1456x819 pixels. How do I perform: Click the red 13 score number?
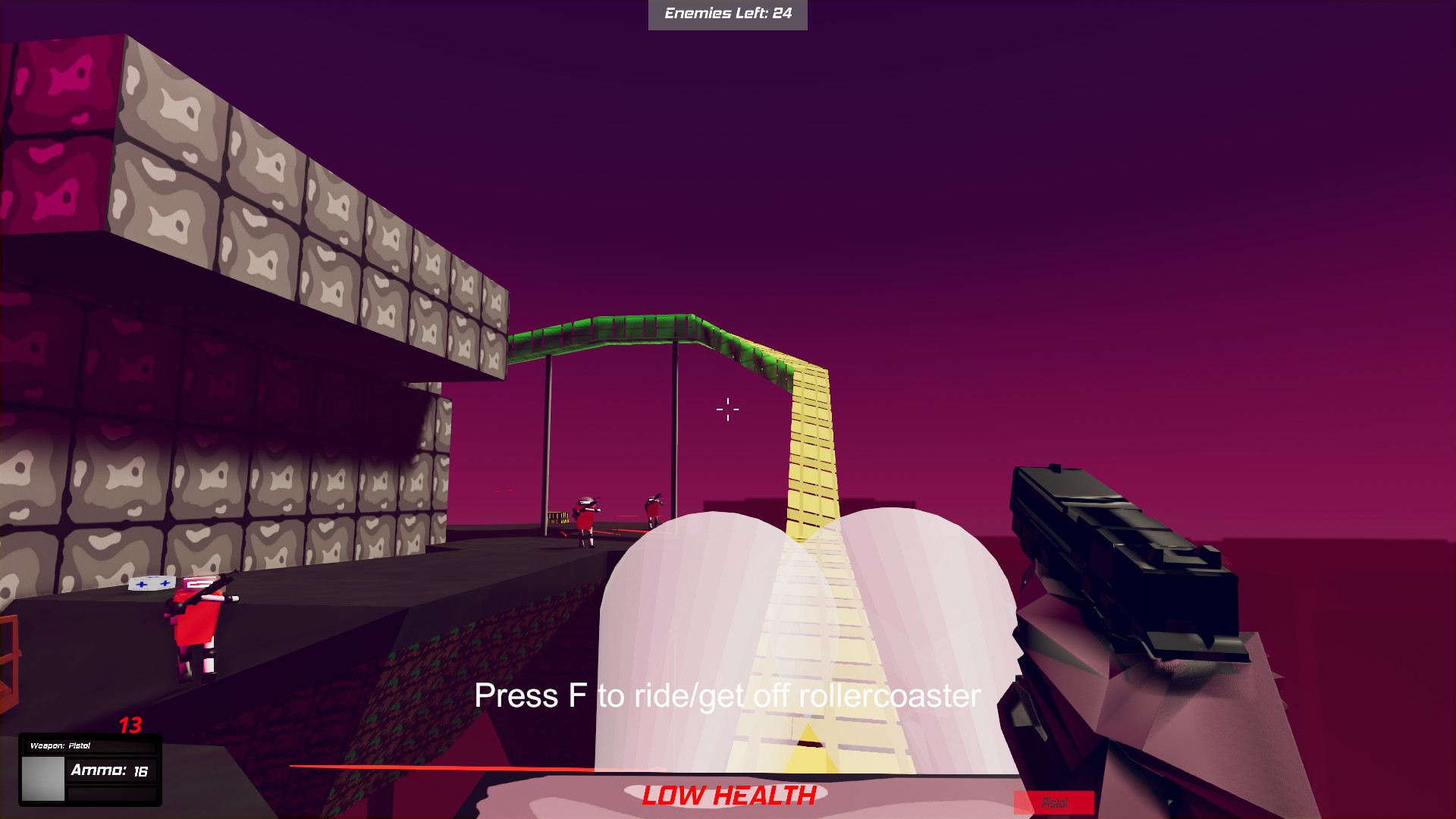point(129,726)
